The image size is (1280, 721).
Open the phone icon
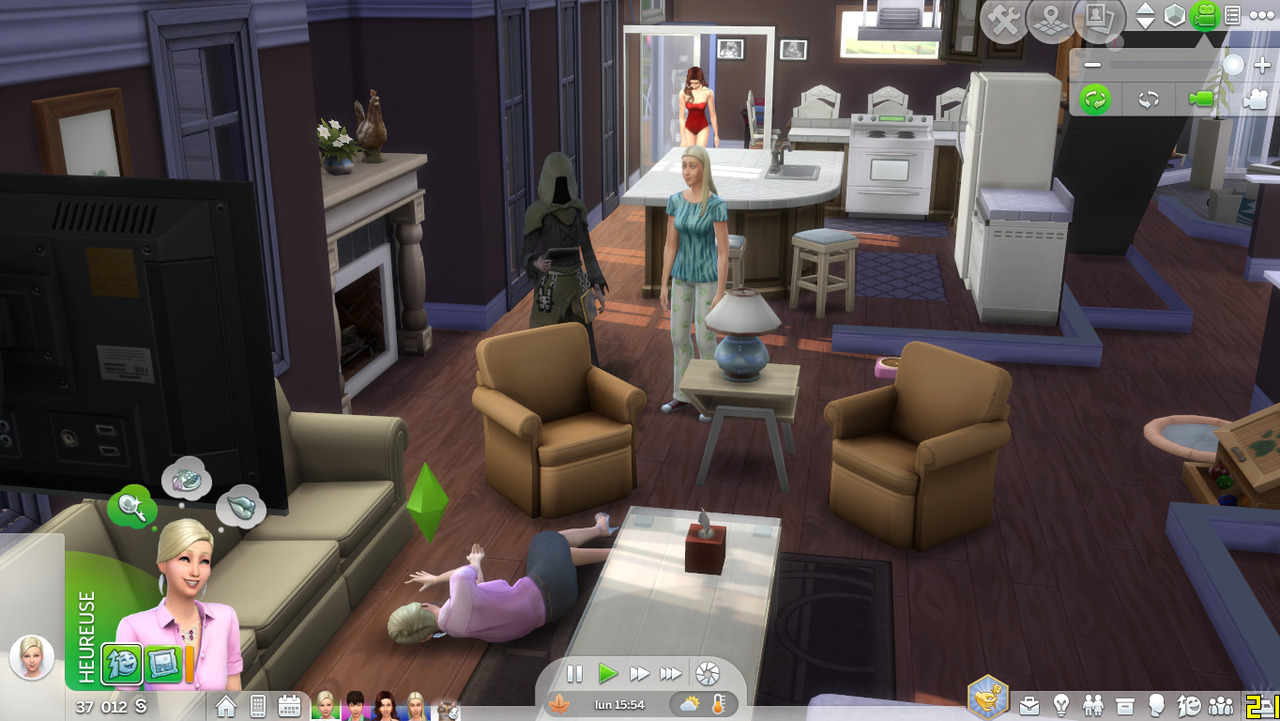pos(257,706)
